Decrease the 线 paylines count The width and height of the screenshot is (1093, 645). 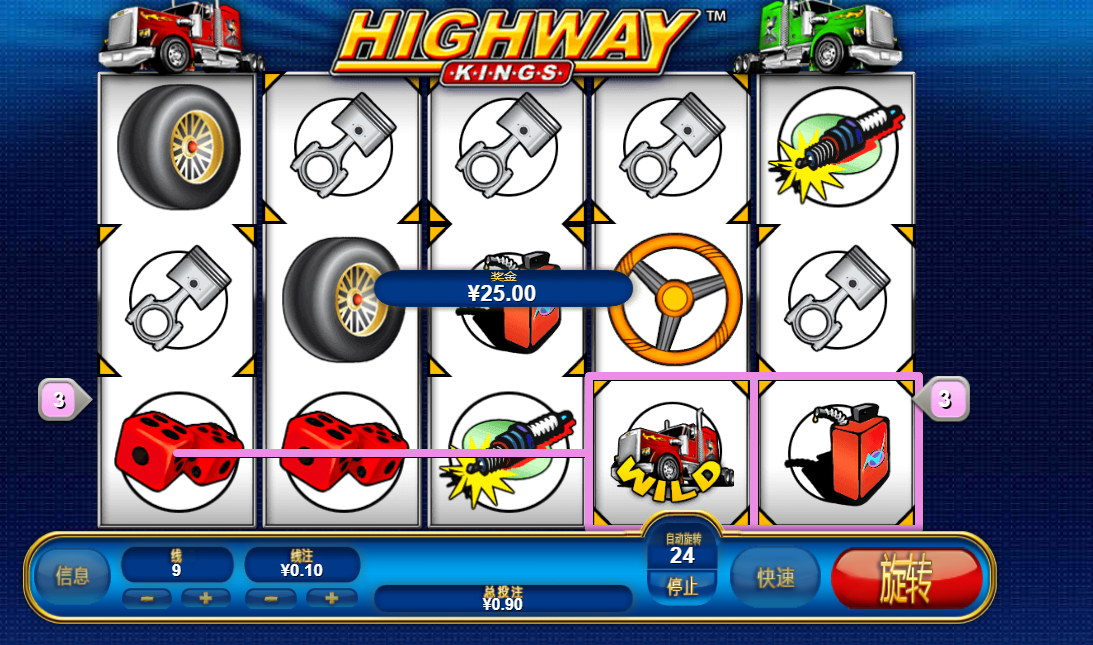[147, 598]
